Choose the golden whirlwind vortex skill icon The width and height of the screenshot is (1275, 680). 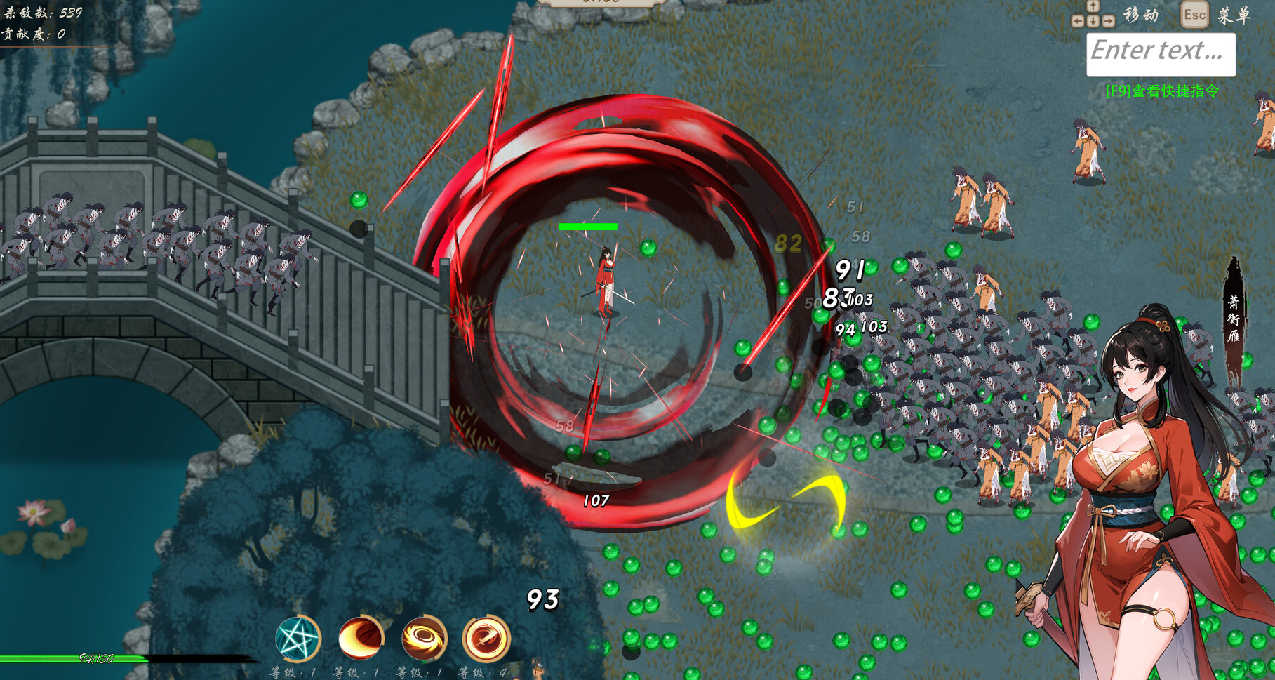point(424,638)
